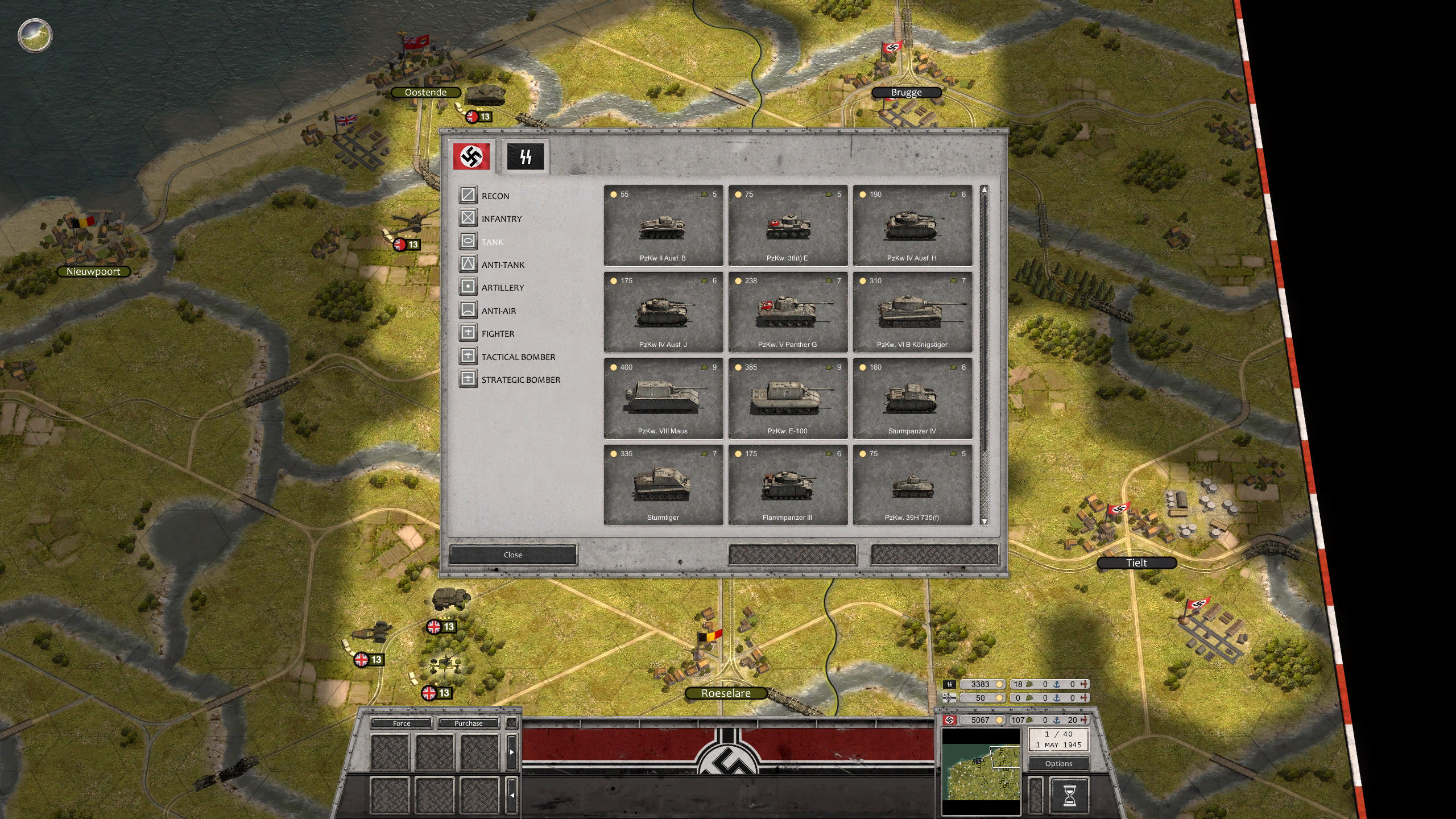This screenshot has width=1456, height=819.
Task: Open the ARTILLERY category
Action: click(x=468, y=287)
